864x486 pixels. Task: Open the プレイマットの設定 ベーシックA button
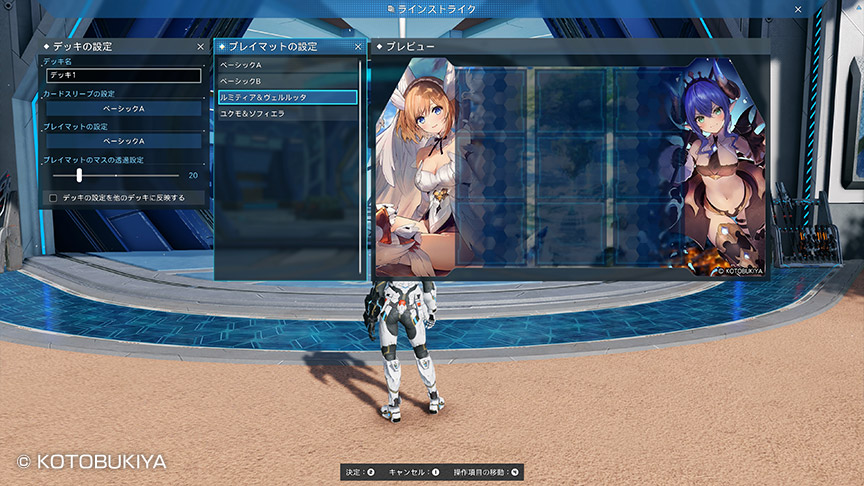[x=124, y=141]
